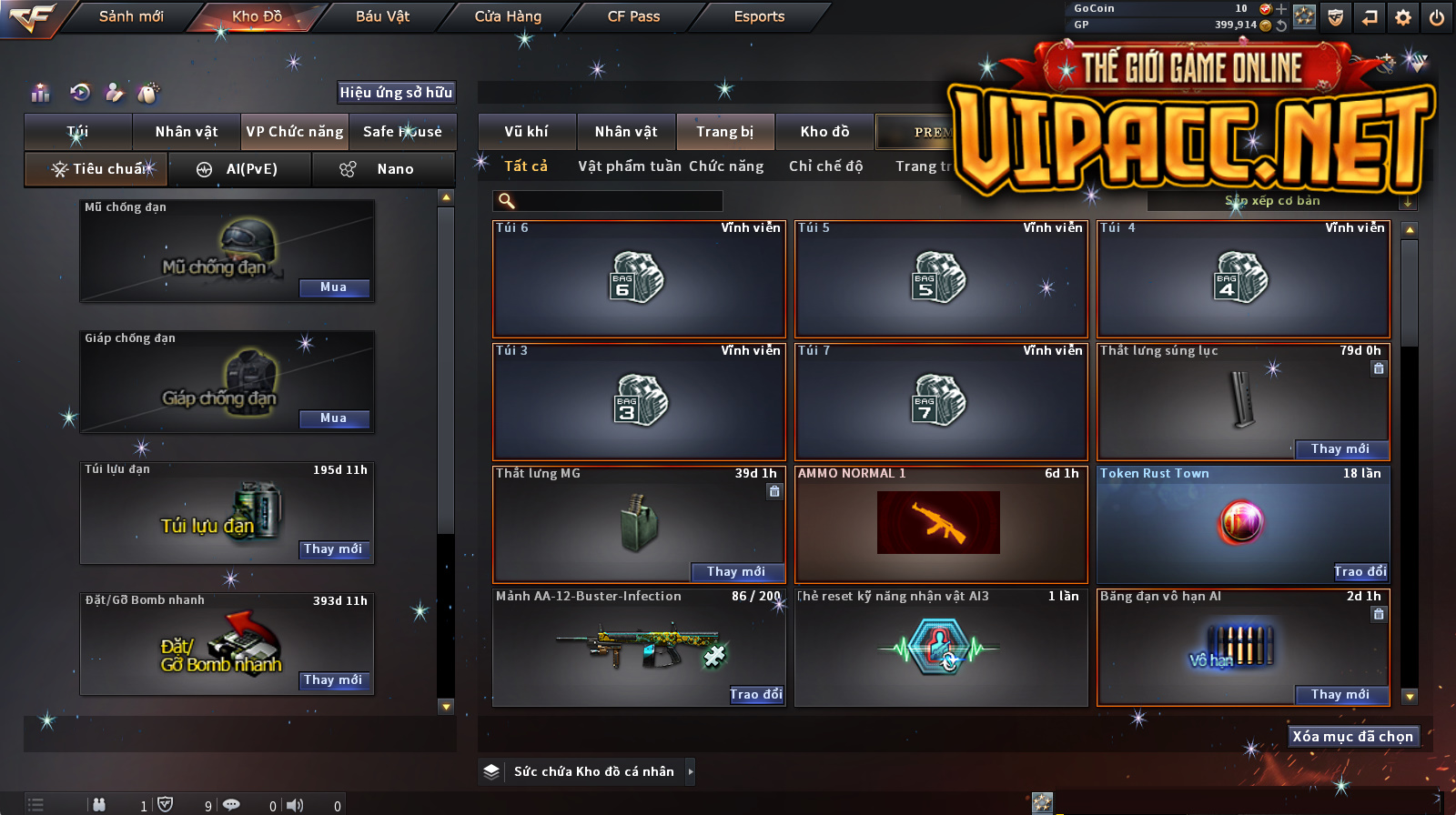Open the Esports tab
Screen dimensions: 1456x815
(x=759, y=16)
